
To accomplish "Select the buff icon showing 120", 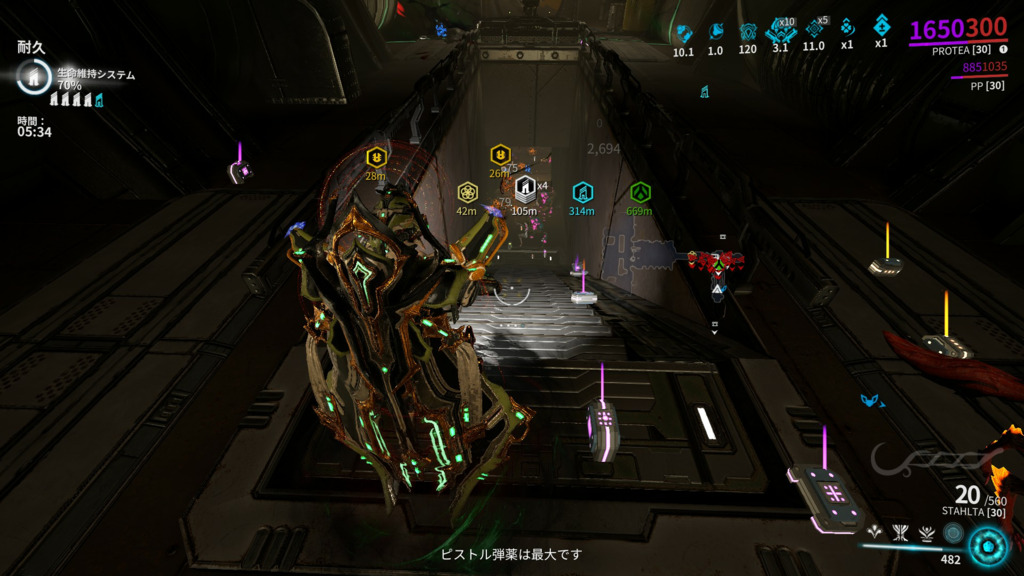I will pos(747,32).
